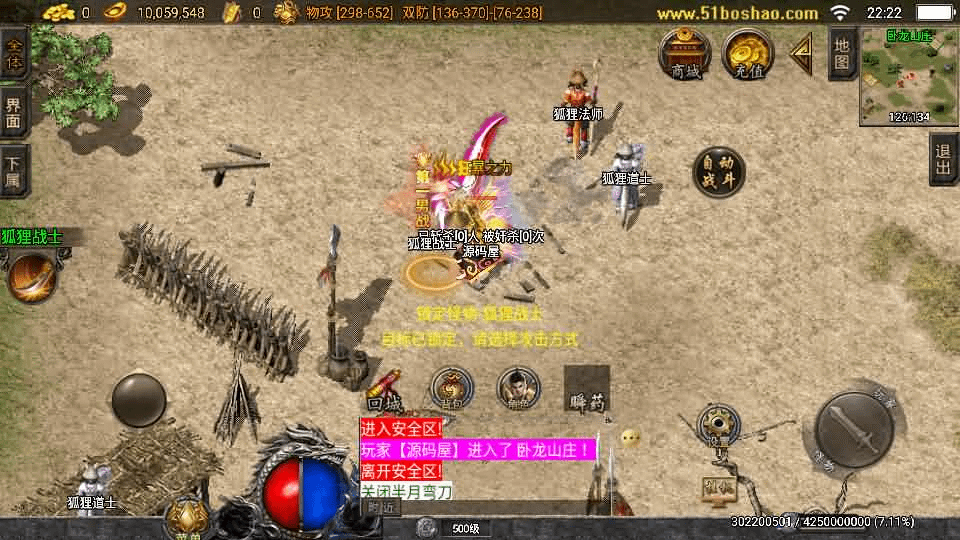Collapse the top icon row with the triangle arrow

tap(800, 54)
